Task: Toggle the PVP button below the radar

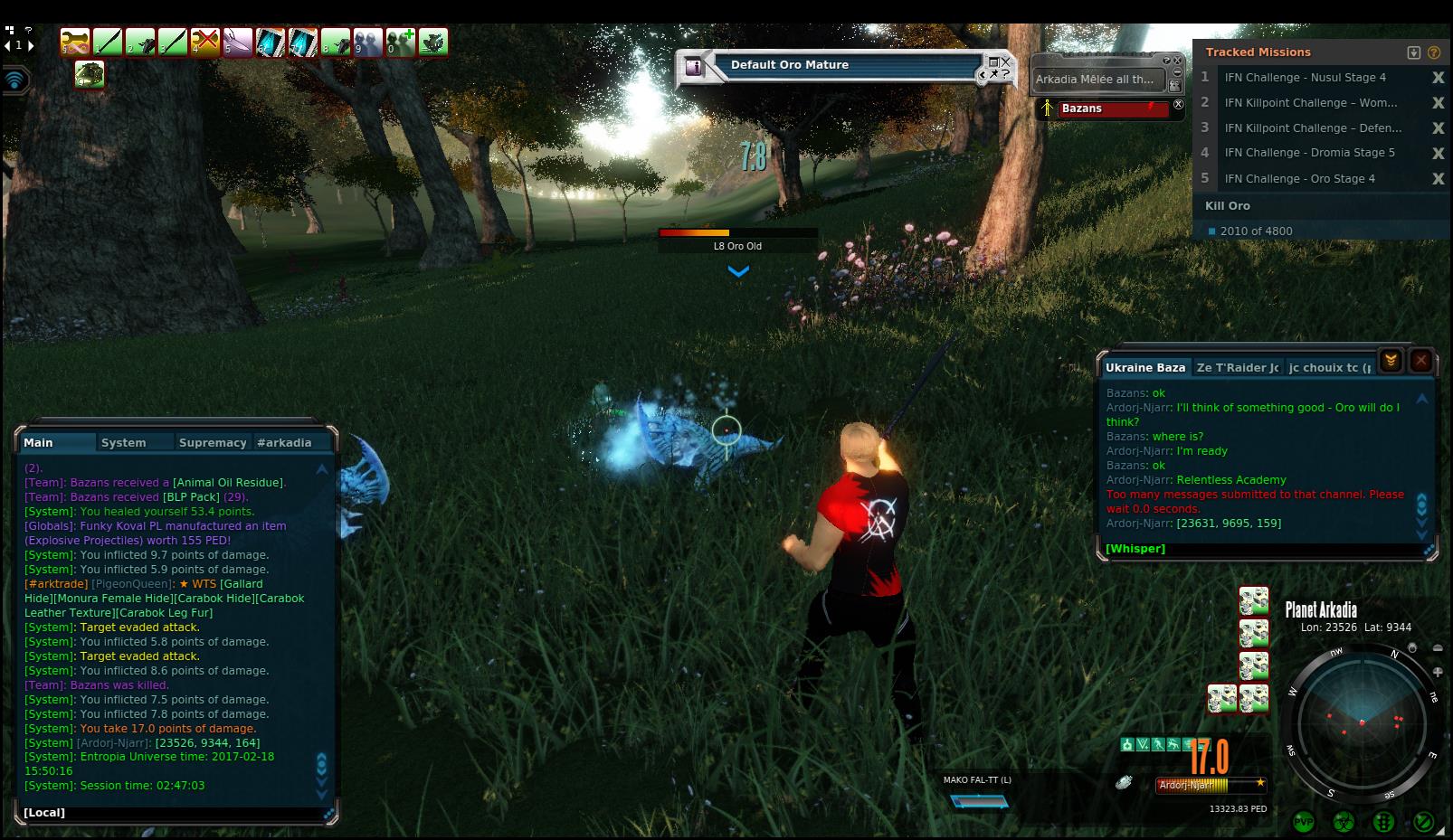Action: coord(1304,822)
